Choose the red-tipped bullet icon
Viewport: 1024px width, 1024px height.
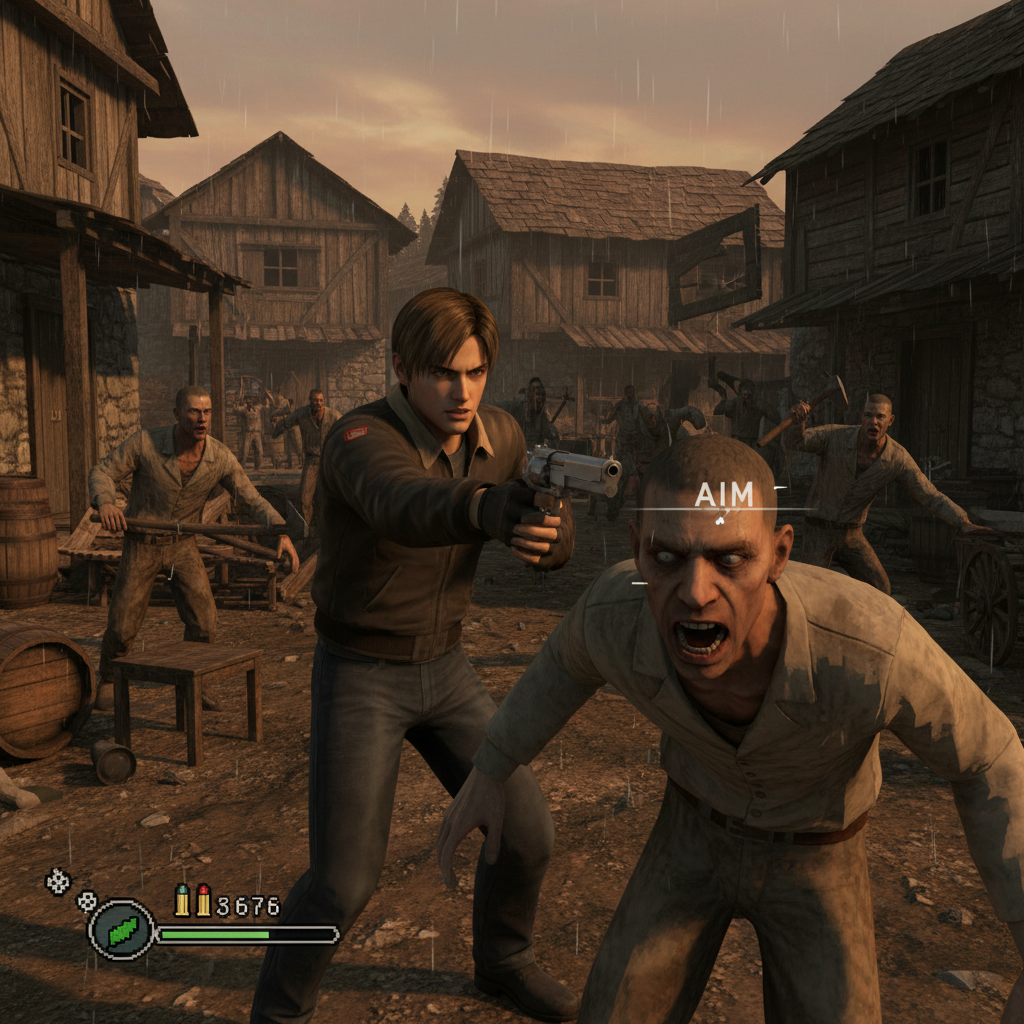203,900
